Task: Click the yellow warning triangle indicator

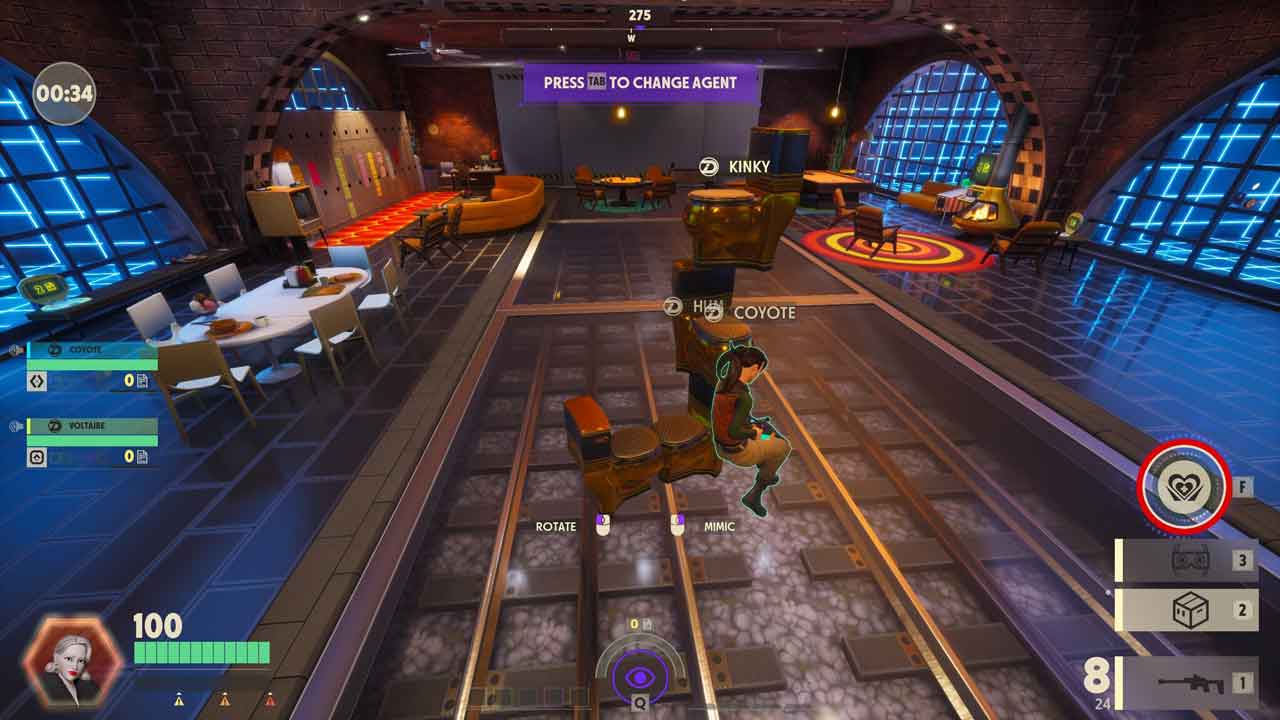Action: tap(179, 700)
